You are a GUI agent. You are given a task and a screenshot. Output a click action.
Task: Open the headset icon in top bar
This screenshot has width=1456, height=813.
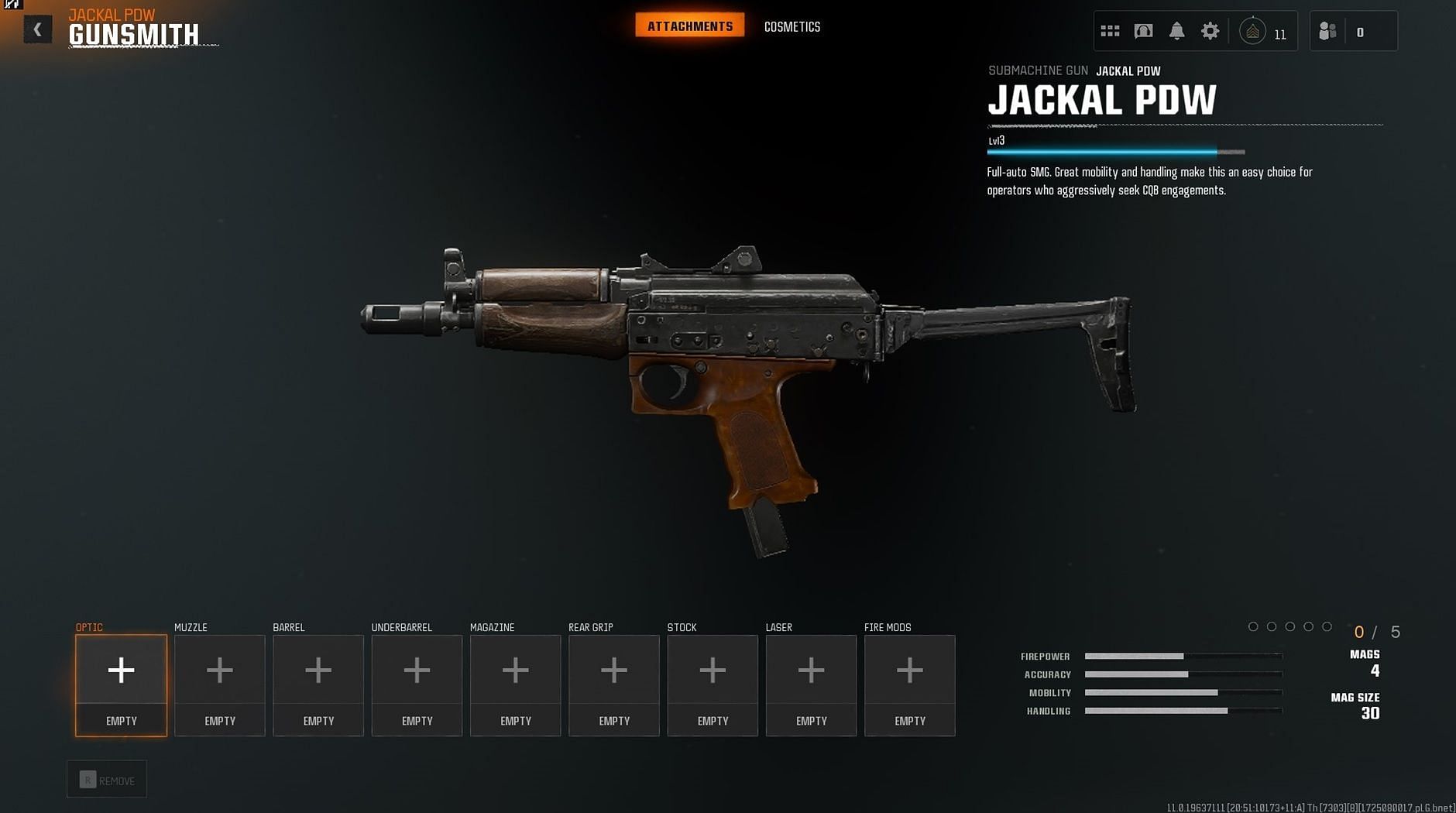click(x=1143, y=31)
